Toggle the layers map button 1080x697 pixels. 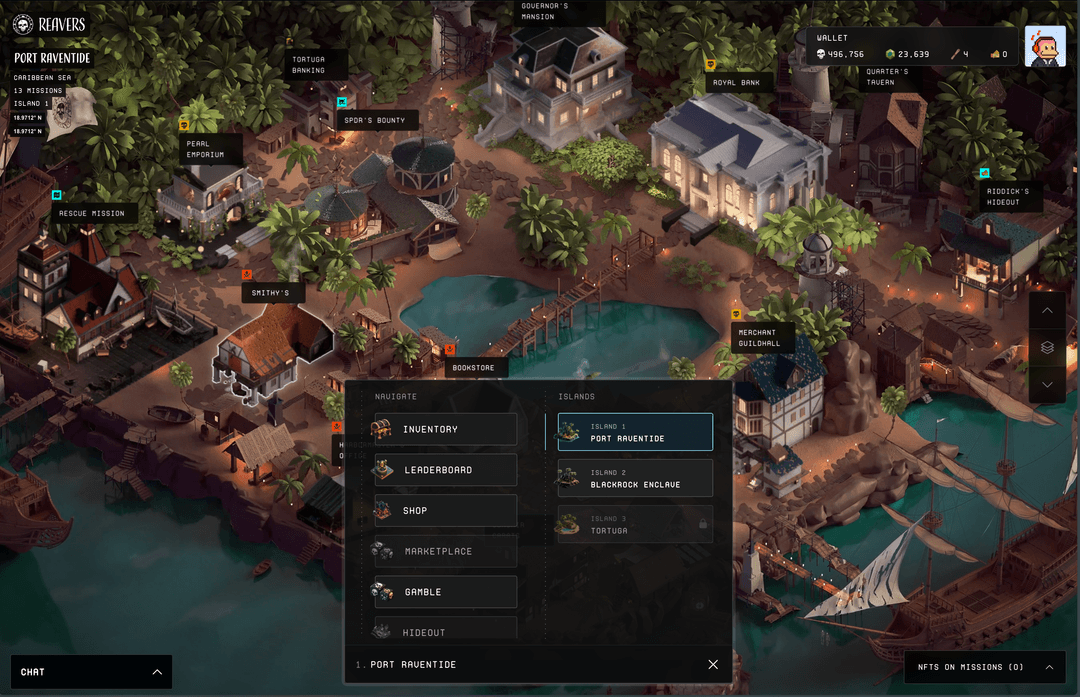[1047, 348]
